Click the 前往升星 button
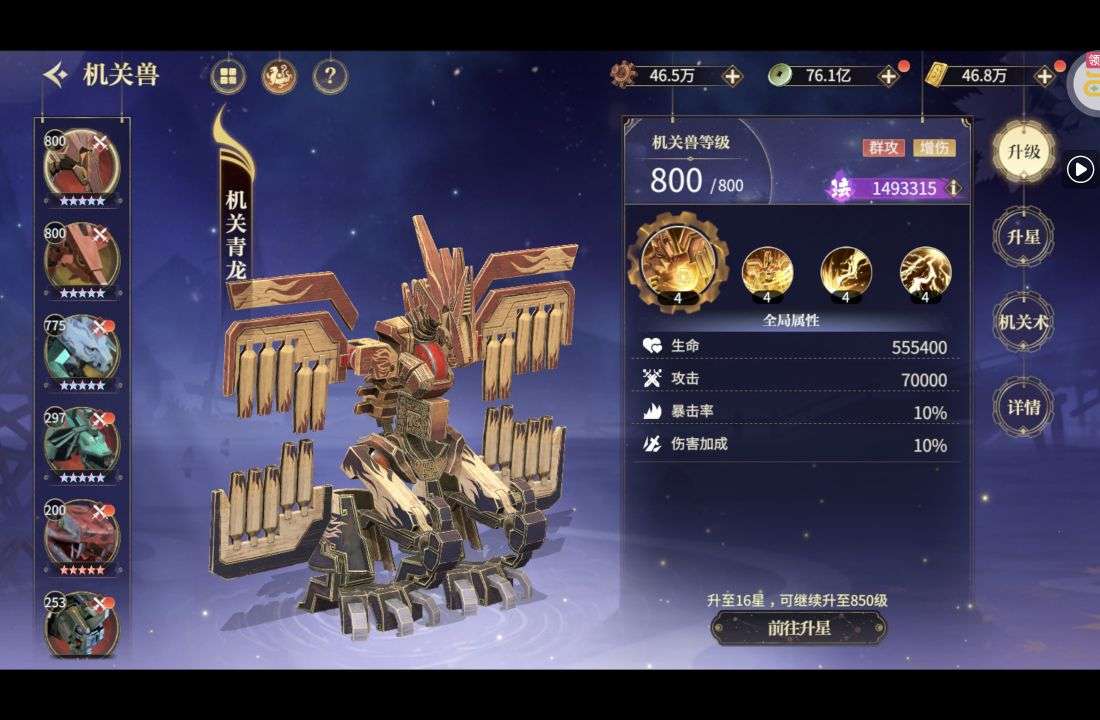 (798, 628)
